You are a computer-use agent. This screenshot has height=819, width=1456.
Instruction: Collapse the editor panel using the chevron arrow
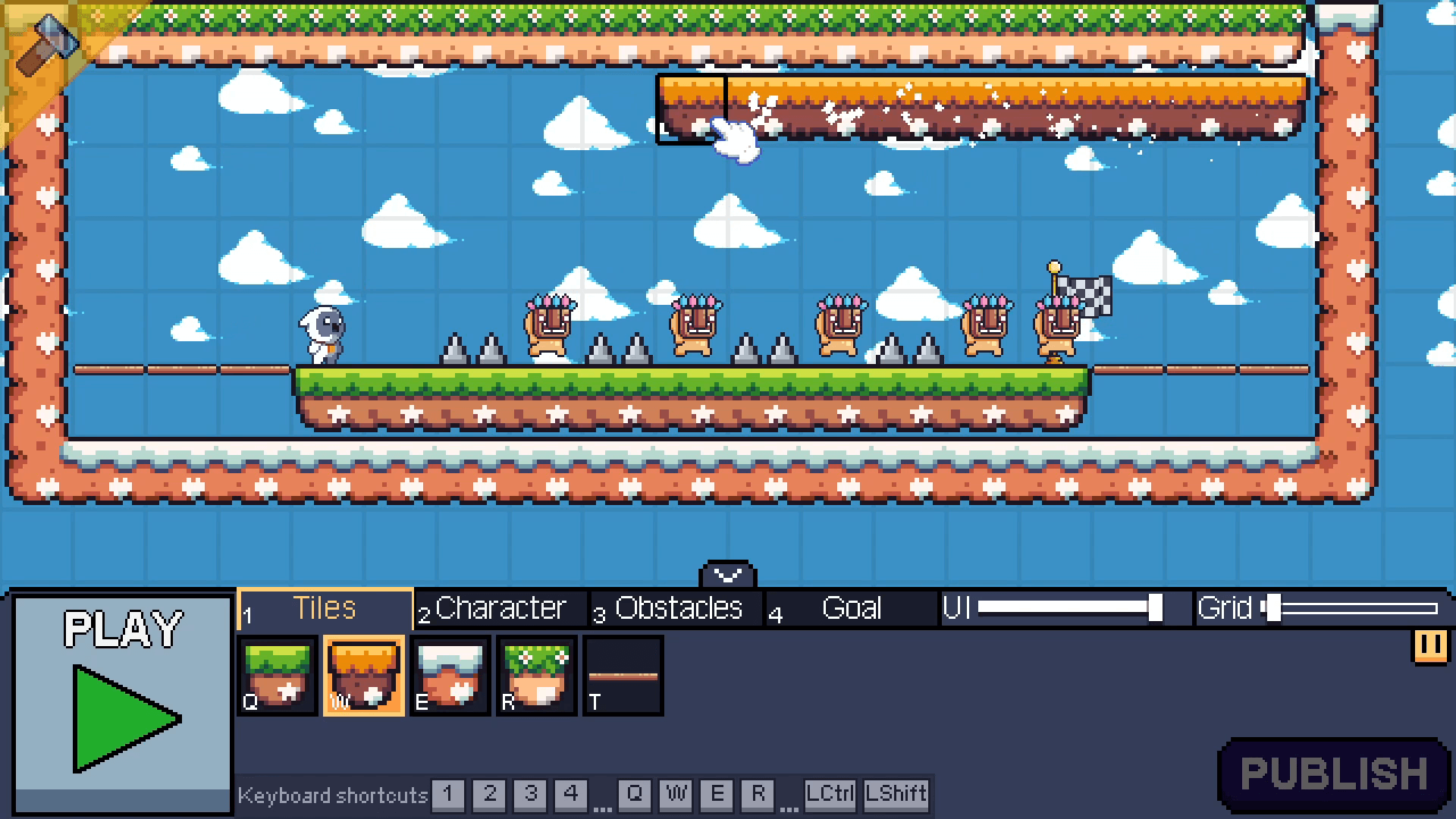click(727, 574)
